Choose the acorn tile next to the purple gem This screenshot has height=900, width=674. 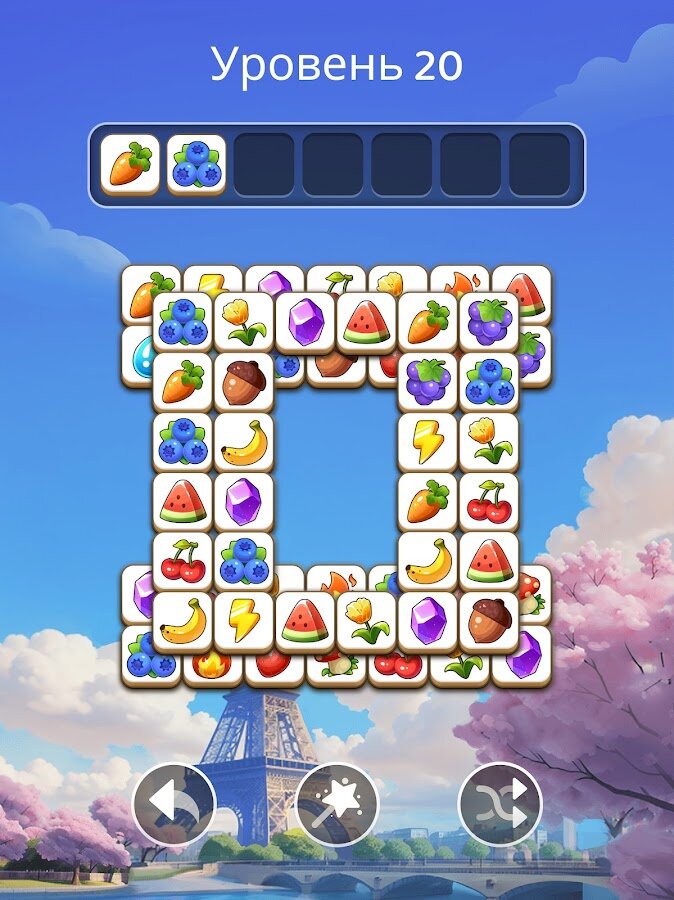point(489,622)
